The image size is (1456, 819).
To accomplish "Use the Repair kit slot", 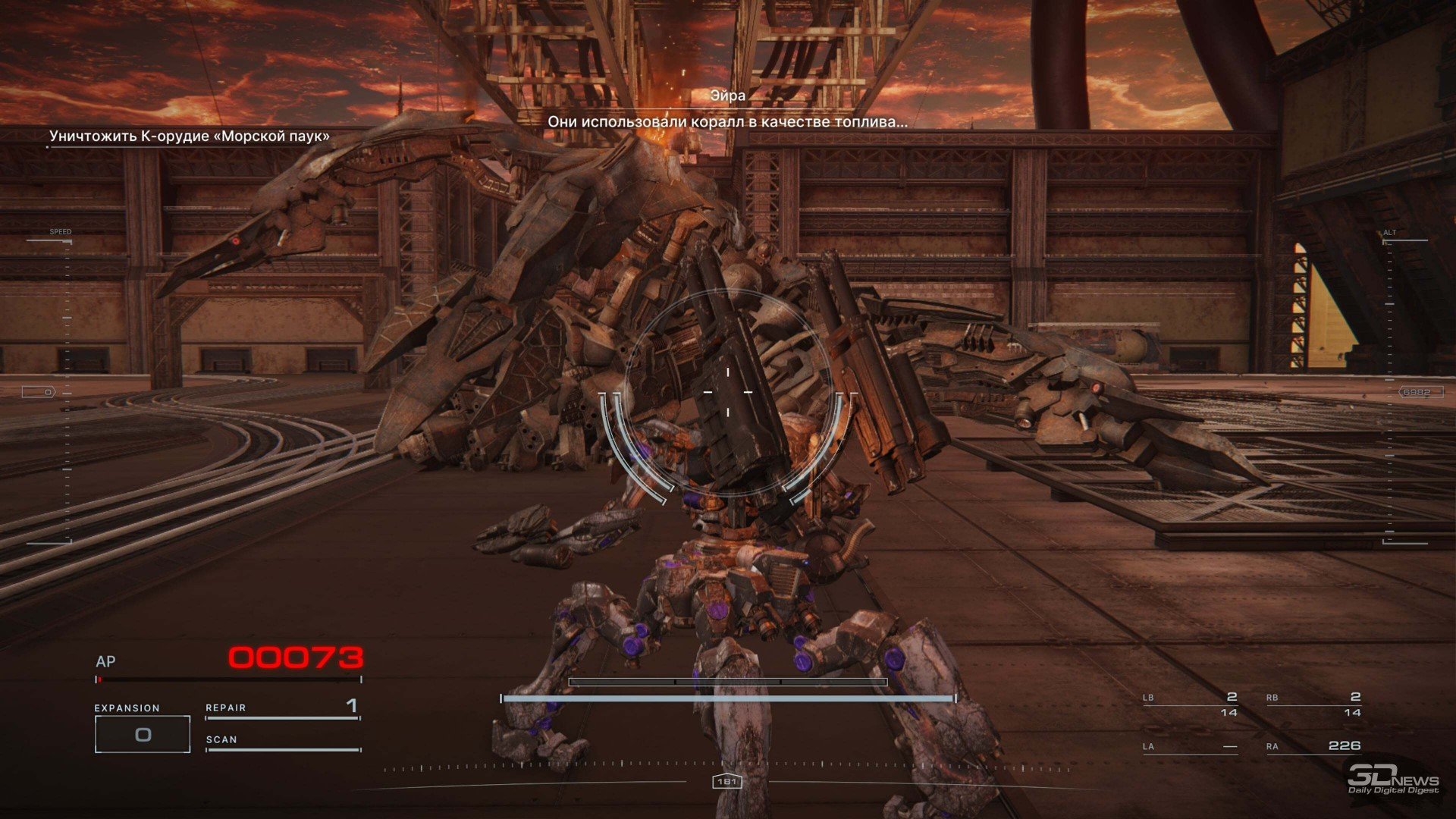I will [282, 708].
